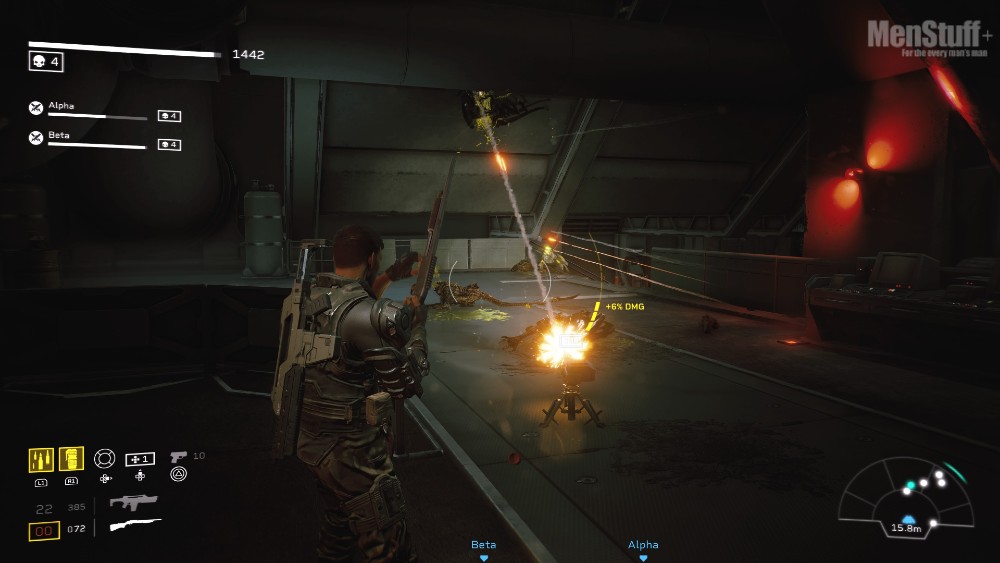Click the Beta teammate marker at bottom
This screenshot has height=563, width=1000.
(484, 549)
